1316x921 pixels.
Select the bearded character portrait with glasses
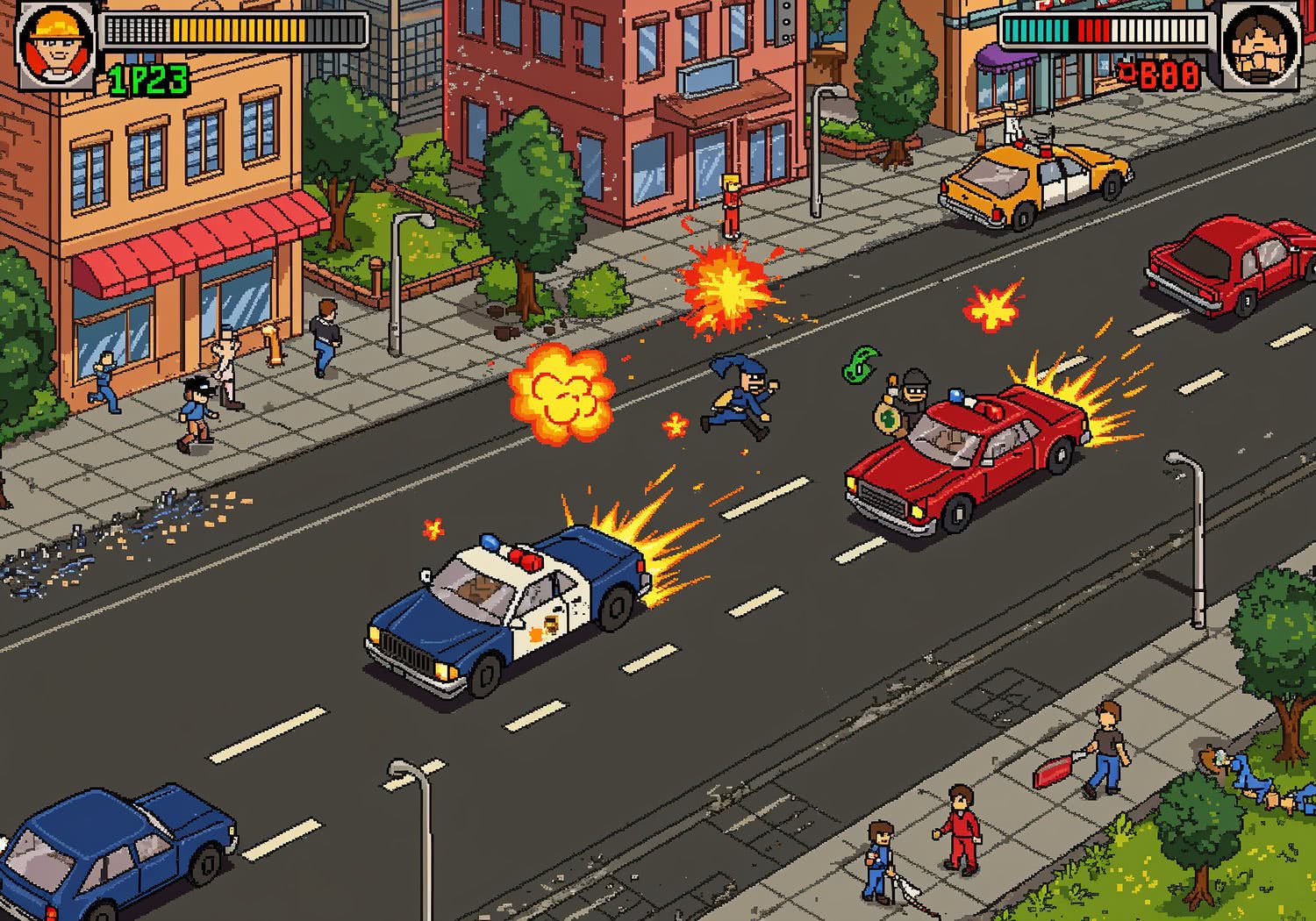click(x=1259, y=47)
